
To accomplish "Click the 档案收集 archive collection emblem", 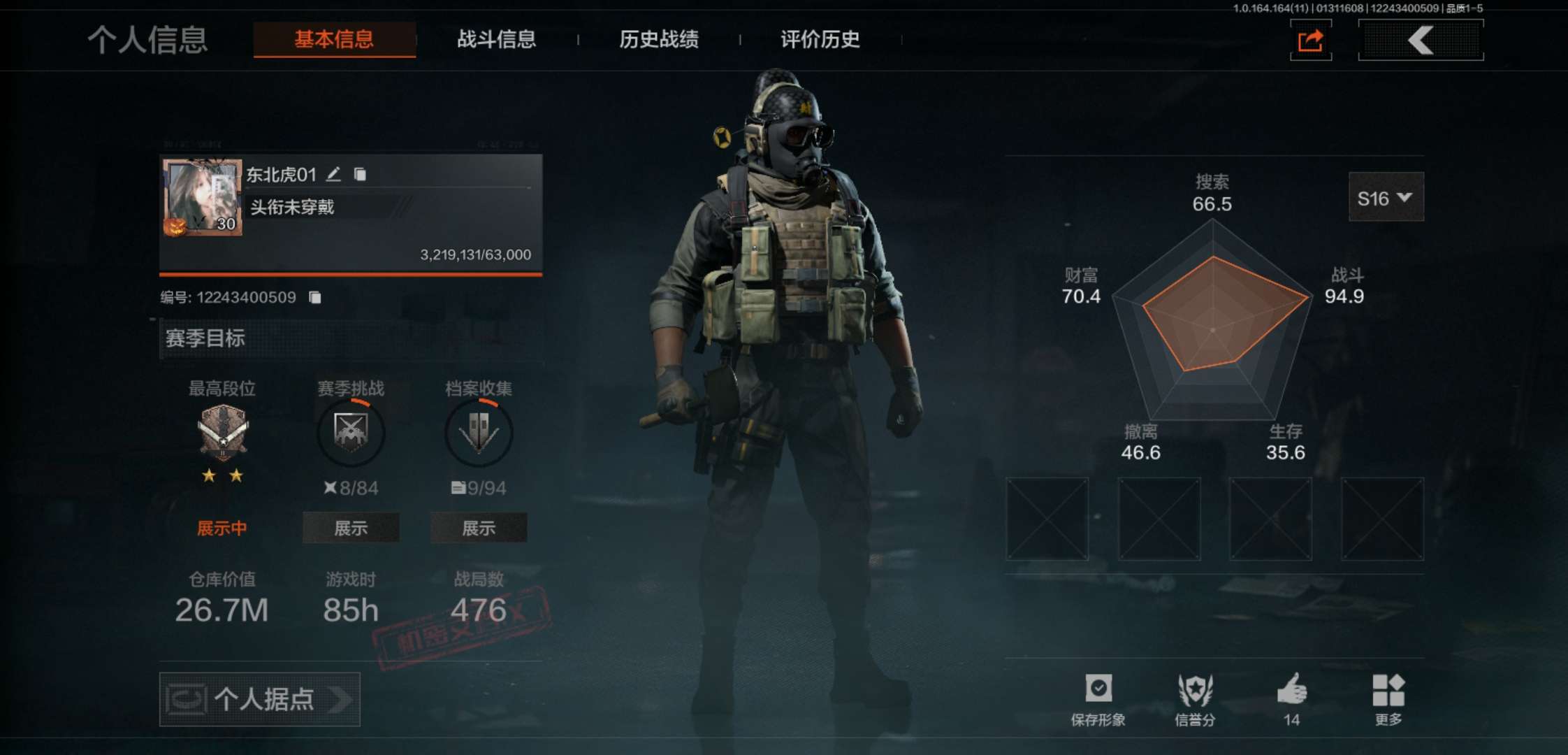I will 479,433.
